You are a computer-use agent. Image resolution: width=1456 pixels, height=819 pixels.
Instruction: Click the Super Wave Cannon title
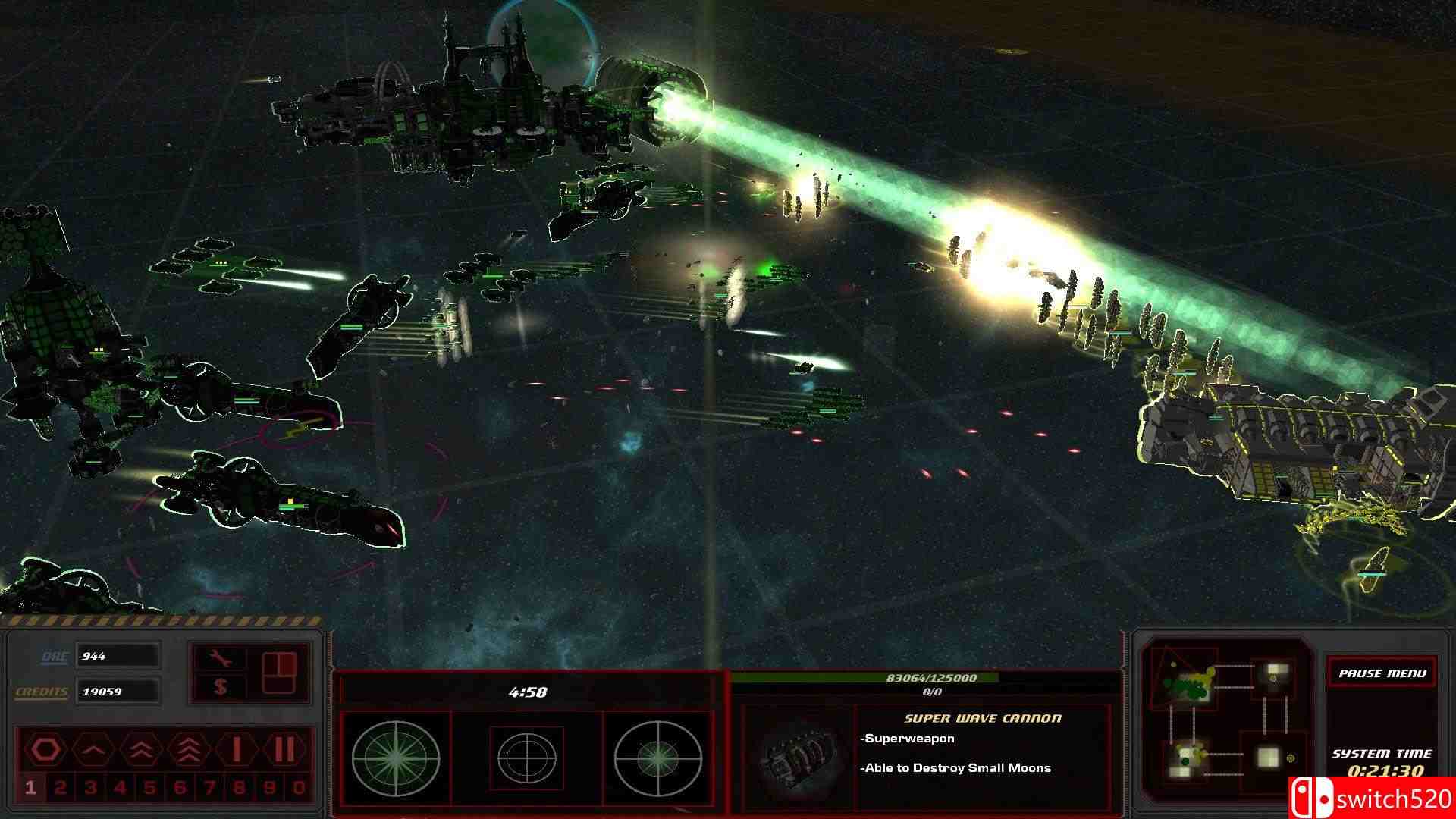[982, 718]
